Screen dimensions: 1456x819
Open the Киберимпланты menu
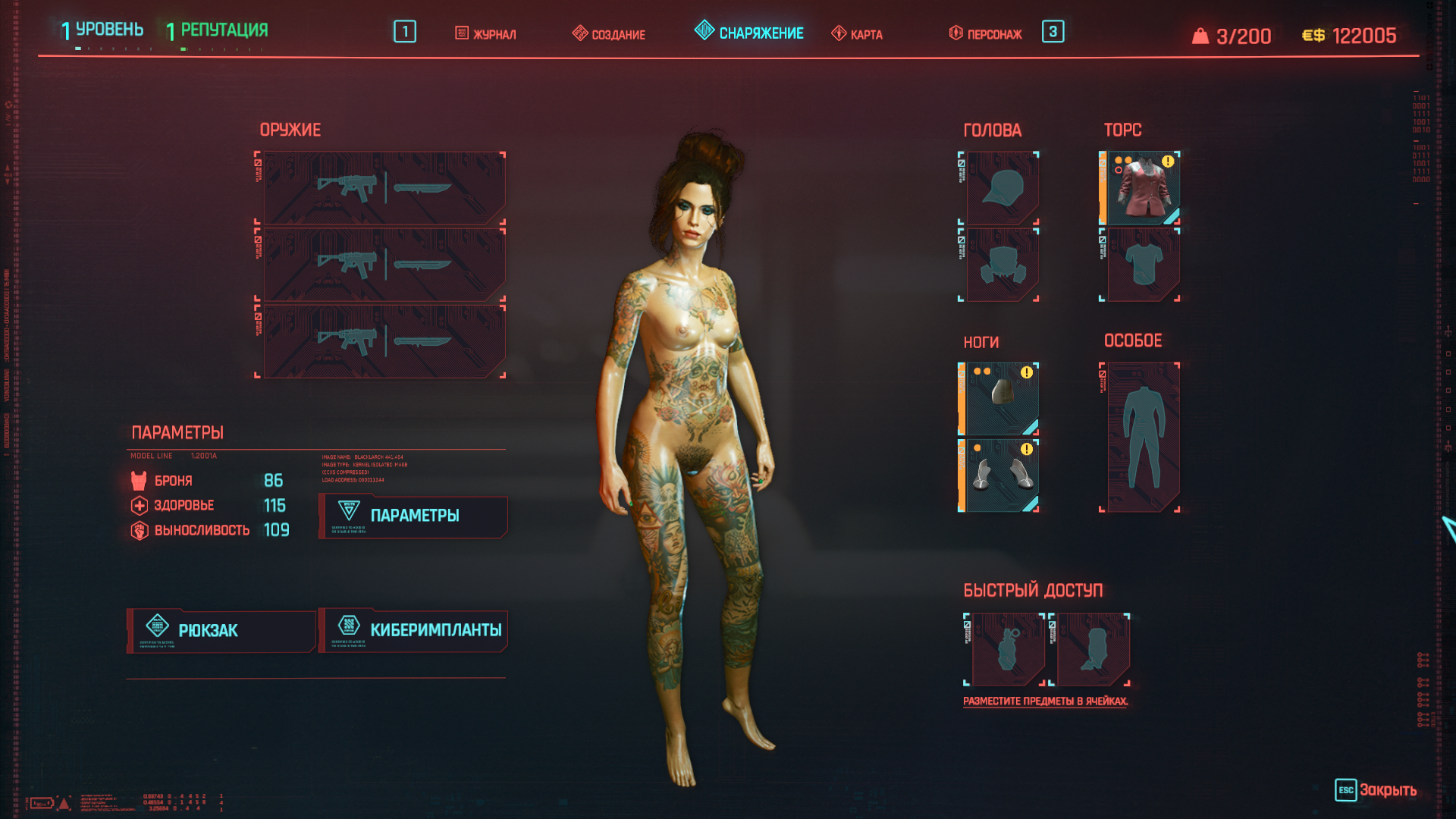(414, 630)
